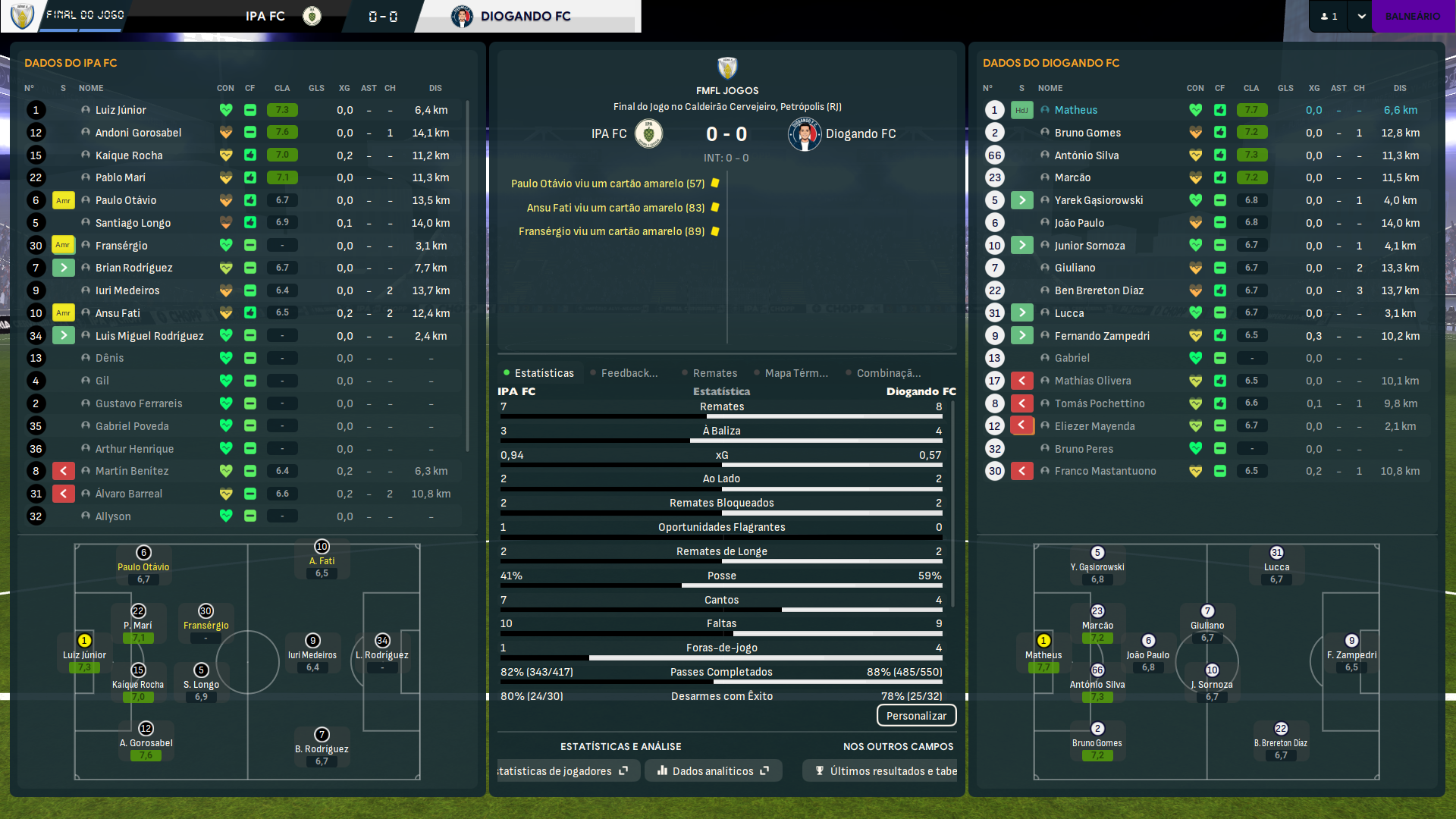Viewport: 1456px width, 819px height.
Task: Switch to the Estatísticas tab
Action: pyautogui.click(x=543, y=373)
